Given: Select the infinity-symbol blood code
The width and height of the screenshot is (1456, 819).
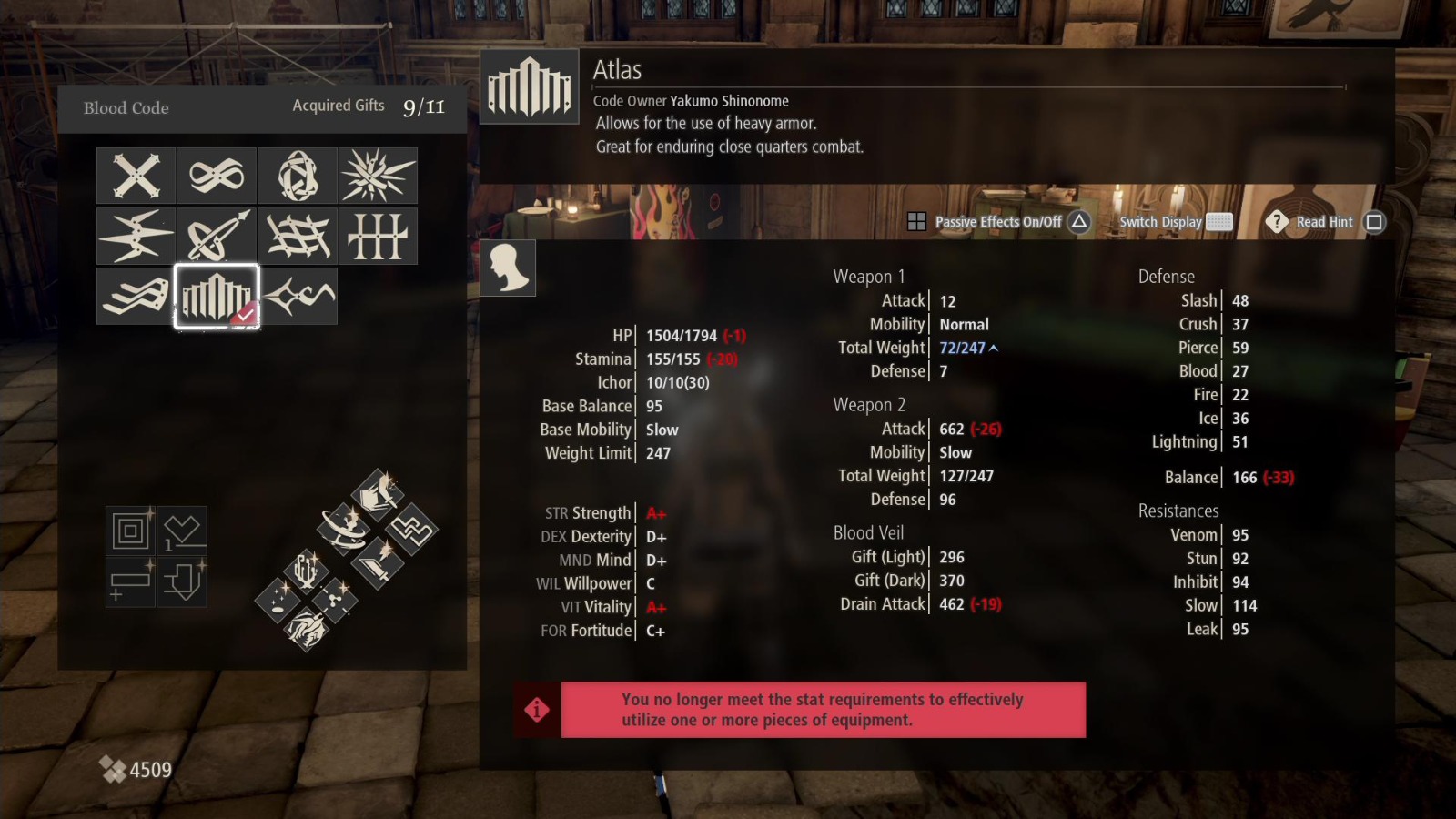Looking at the screenshot, I should pyautogui.click(x=216, y=175).
